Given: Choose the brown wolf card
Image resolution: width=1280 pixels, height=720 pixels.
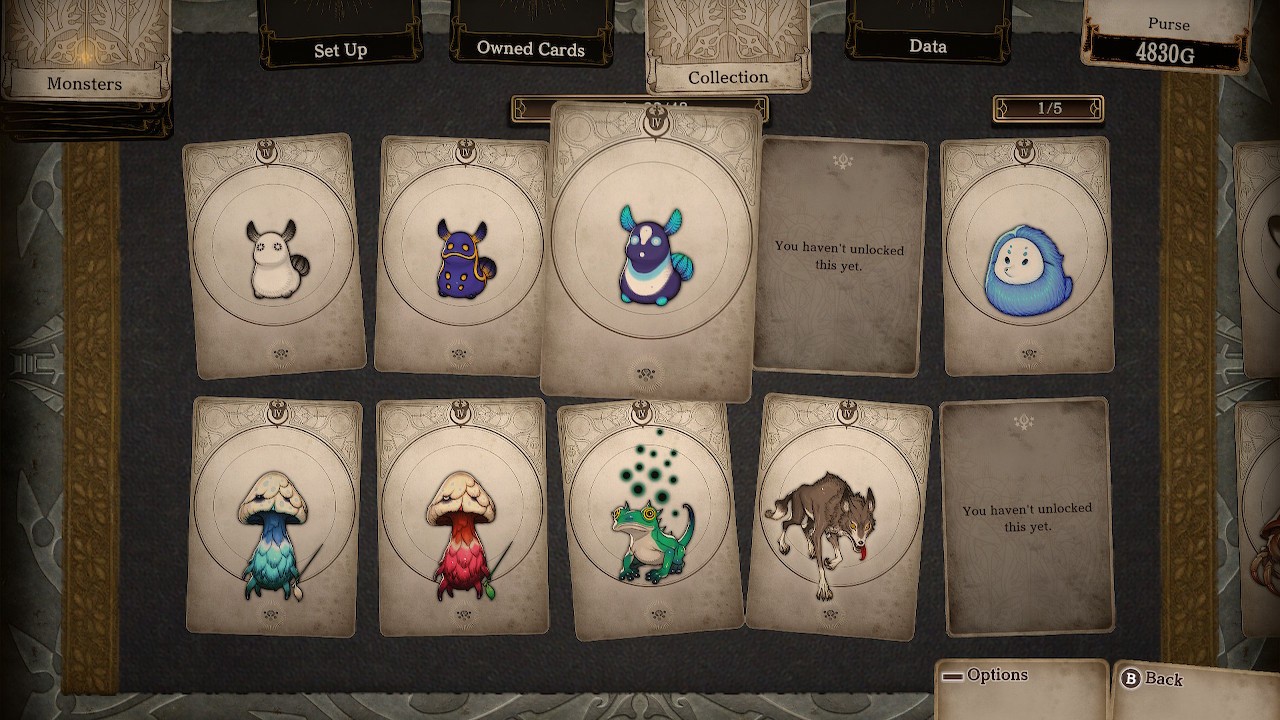Looking at the screenshot, I should coord(838,516).
